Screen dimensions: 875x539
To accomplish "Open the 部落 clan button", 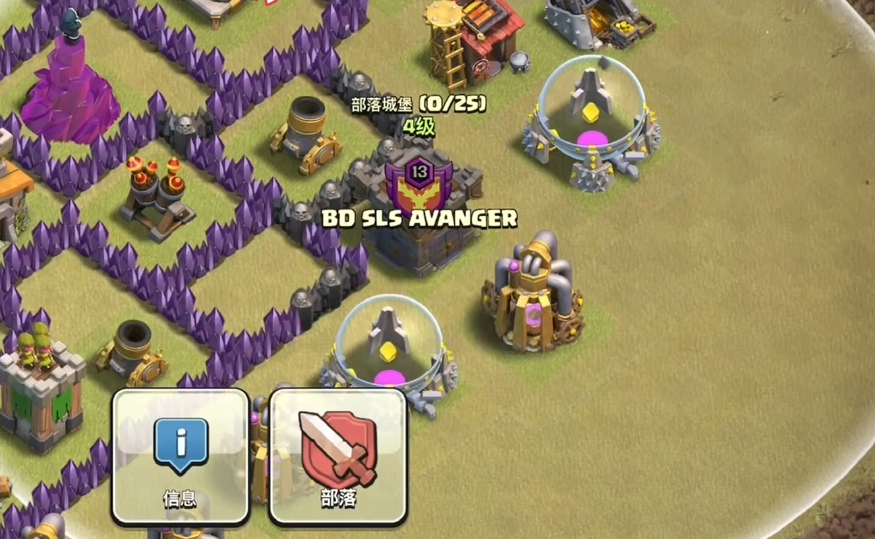I will [338, 455].
